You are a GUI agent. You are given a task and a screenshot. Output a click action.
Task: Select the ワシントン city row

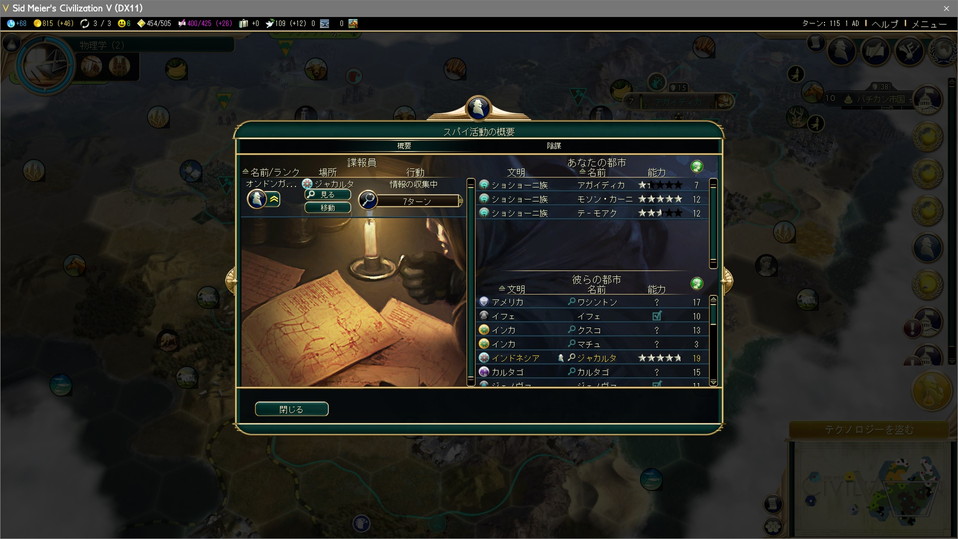click(594, 302)
